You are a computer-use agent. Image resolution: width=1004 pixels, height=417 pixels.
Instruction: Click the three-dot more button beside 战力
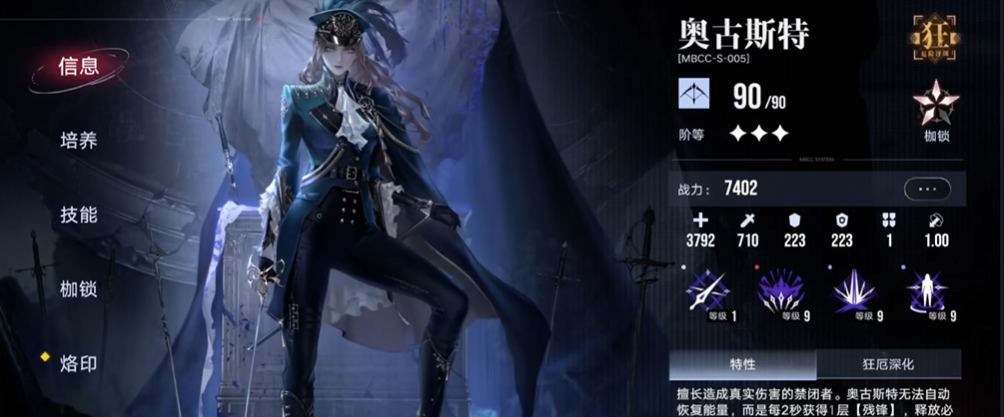tap(927, 188)
